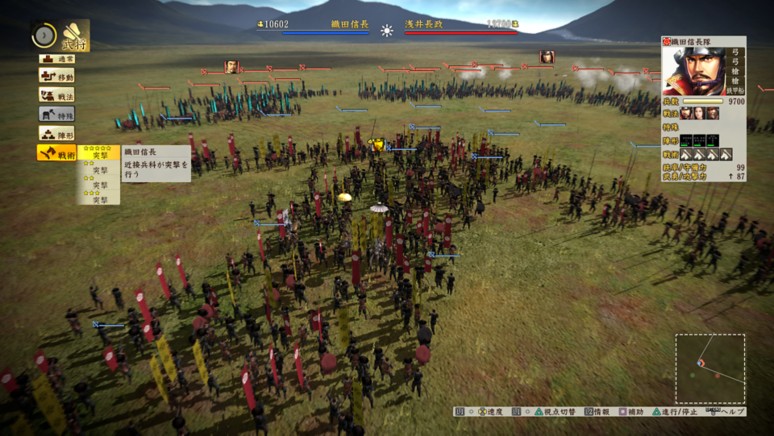Select the highlighted 戦術 (Strategy) command
This screenshot has height=436, width=774.
click(x=56, y=153)
